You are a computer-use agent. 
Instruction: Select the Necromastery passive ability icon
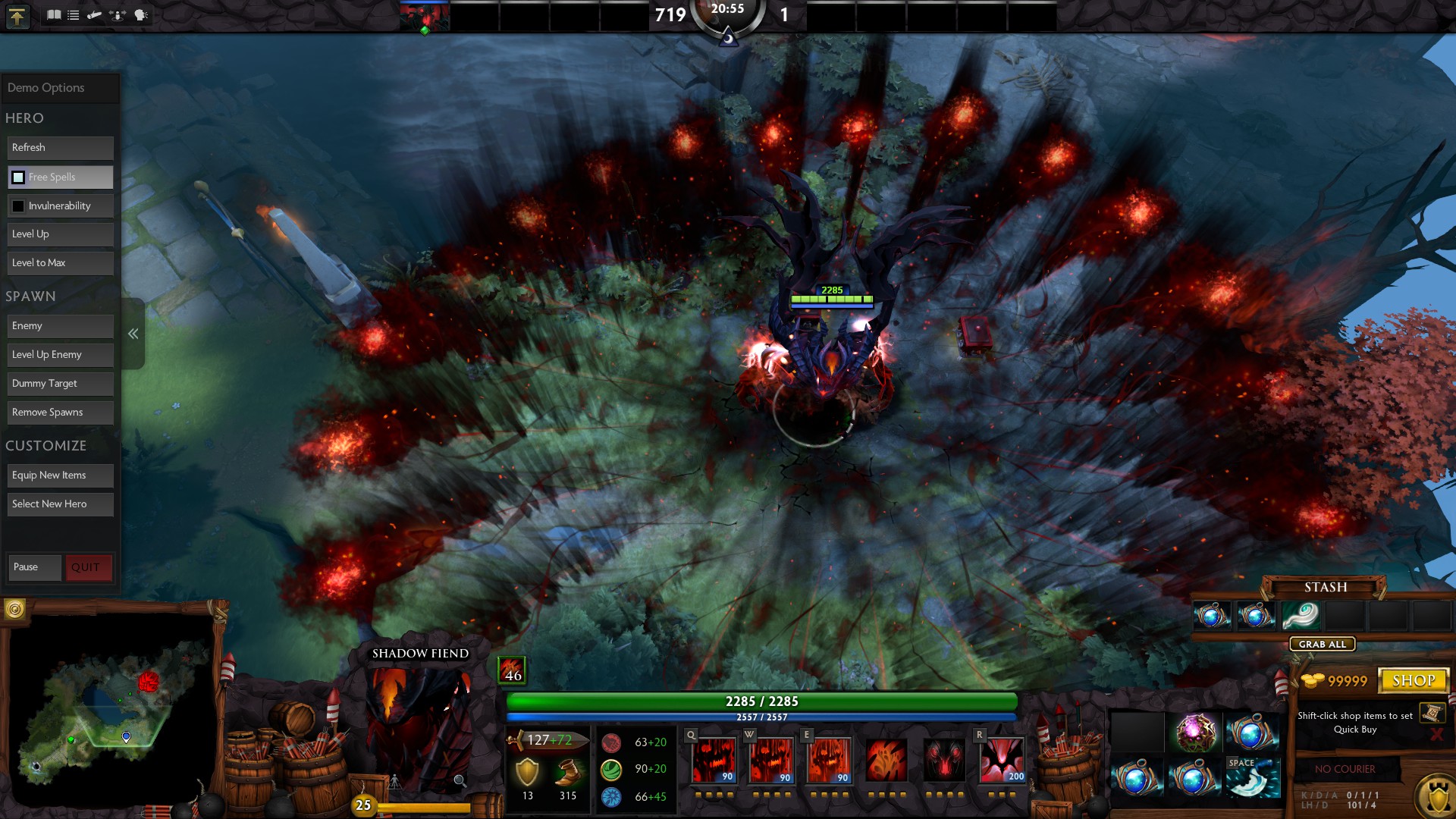944,760
